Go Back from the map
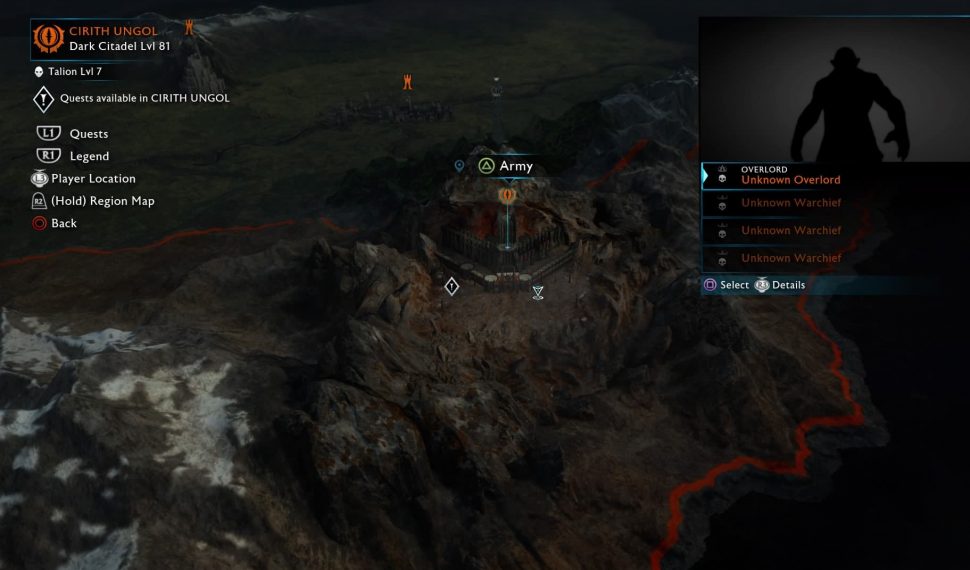 coord(63,223)
